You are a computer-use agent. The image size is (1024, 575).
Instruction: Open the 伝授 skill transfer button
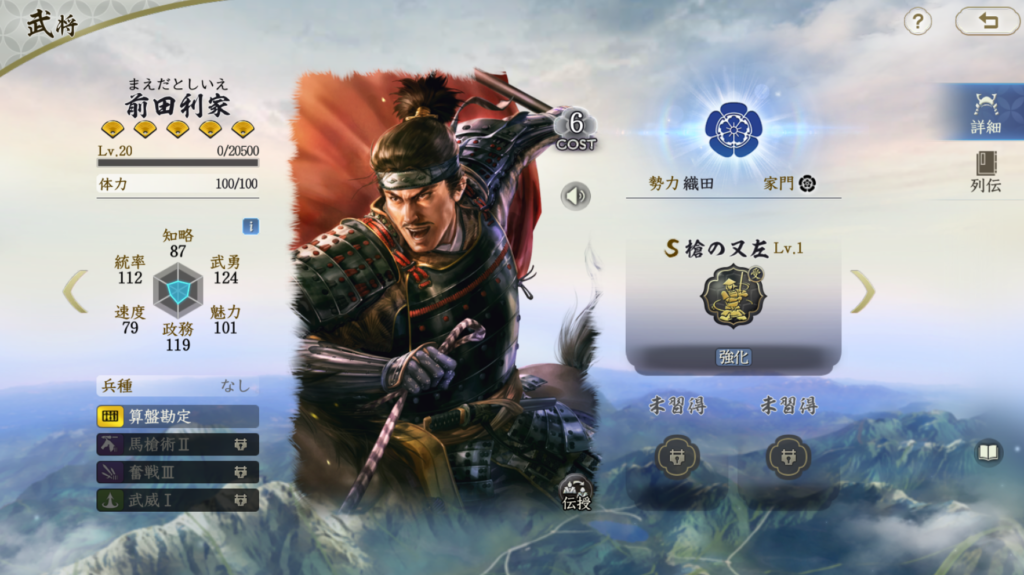point(577,493)
